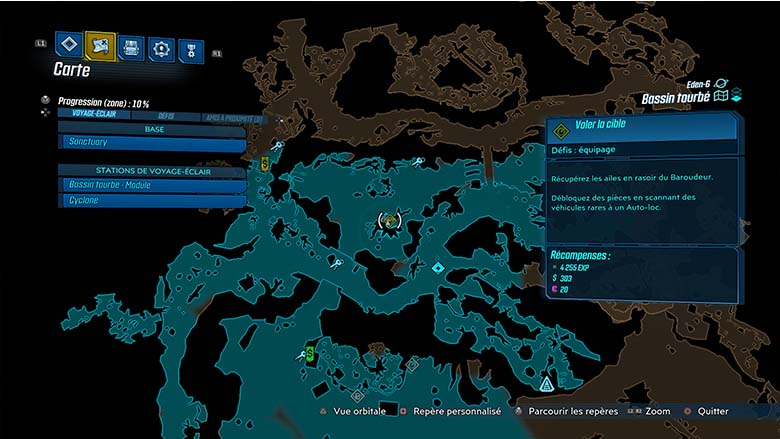Viewport: 780px width, 439px height.
Task: Click the yellow dollar vending marker on map
Action: [x=264, y=162]
